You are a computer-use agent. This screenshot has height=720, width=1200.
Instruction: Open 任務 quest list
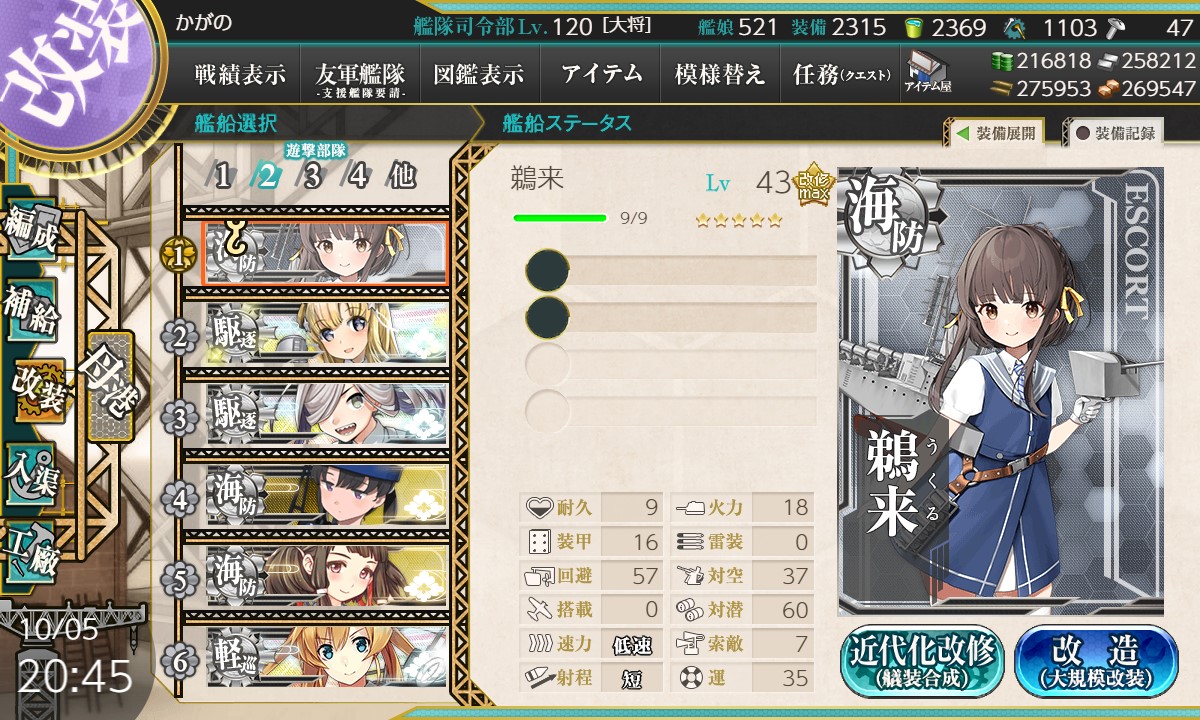pos(840,74)
